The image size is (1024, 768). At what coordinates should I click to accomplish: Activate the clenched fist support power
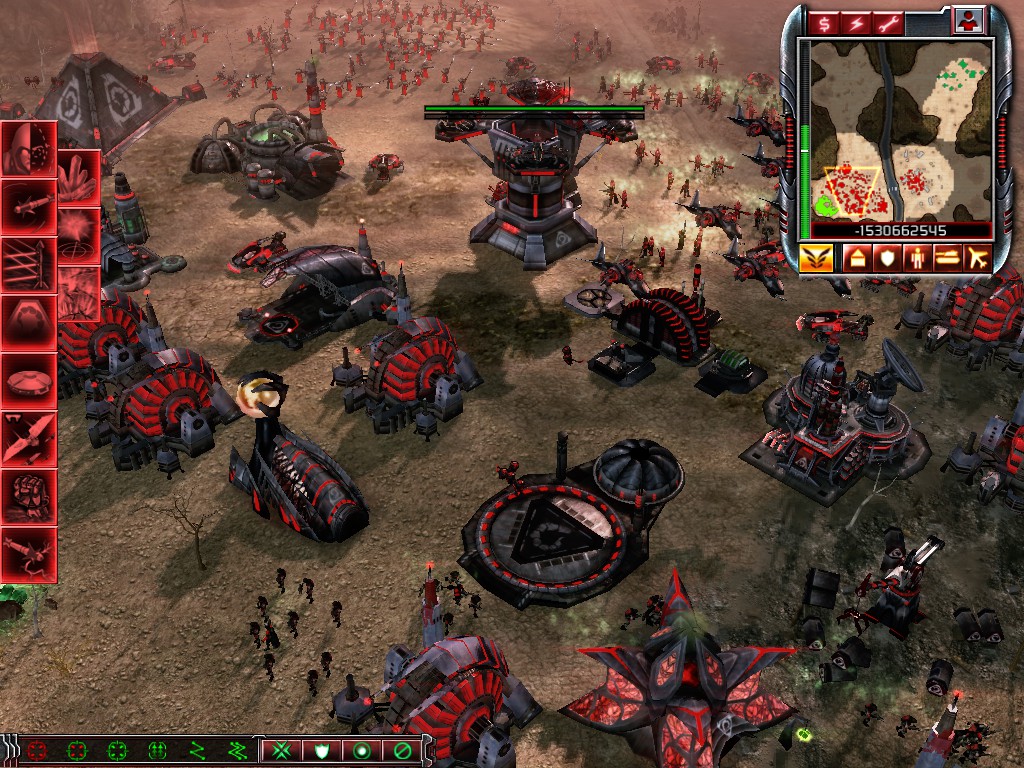(x=28, y=495)
